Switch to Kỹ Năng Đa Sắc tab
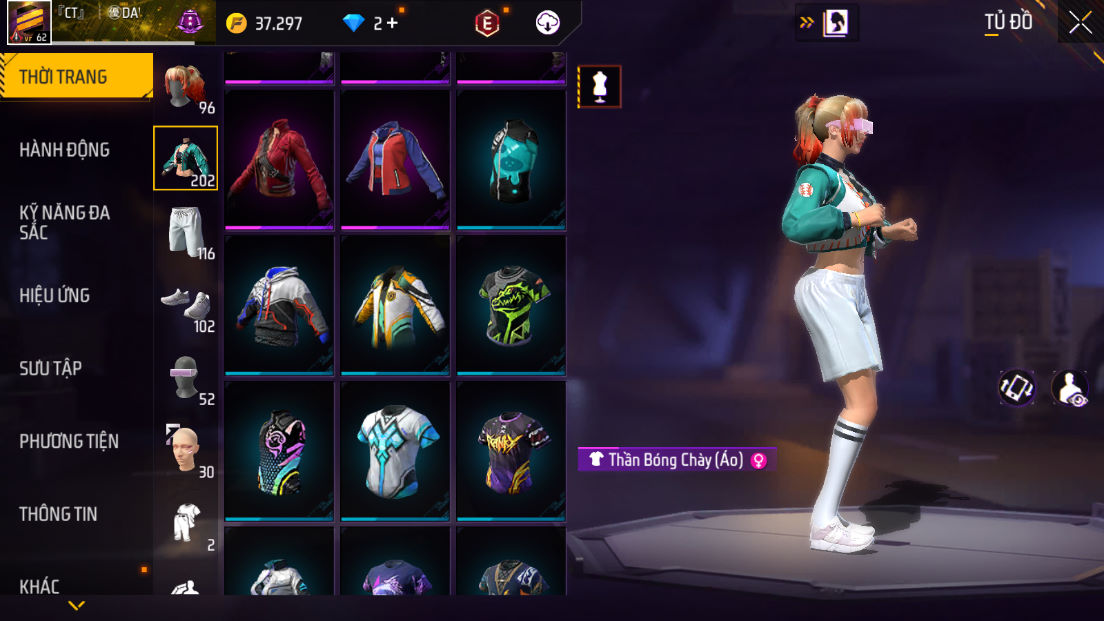1104x621 pixels. pyautogui.click(x=65, y=222)
